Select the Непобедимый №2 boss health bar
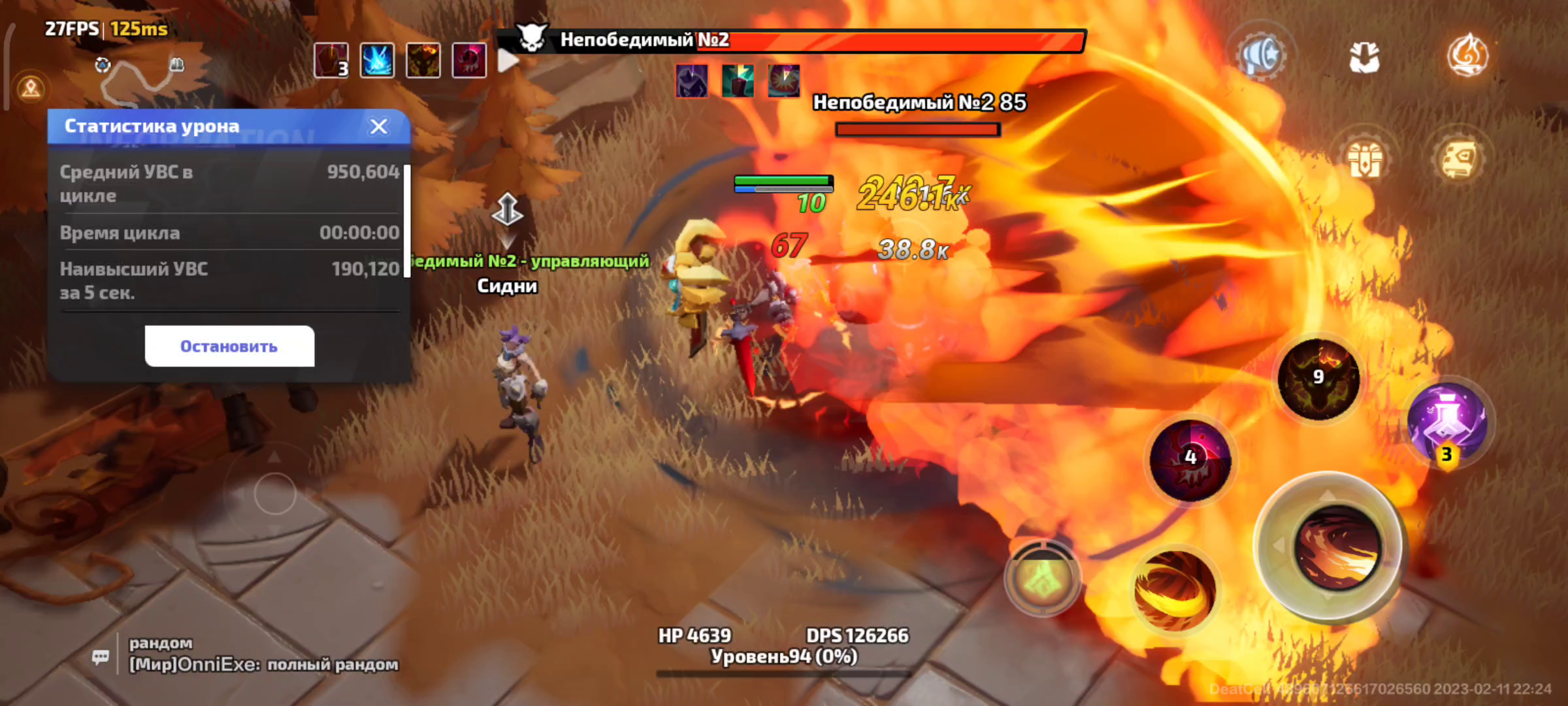This screenshot has width=1568, height=706. click(791, 41)
